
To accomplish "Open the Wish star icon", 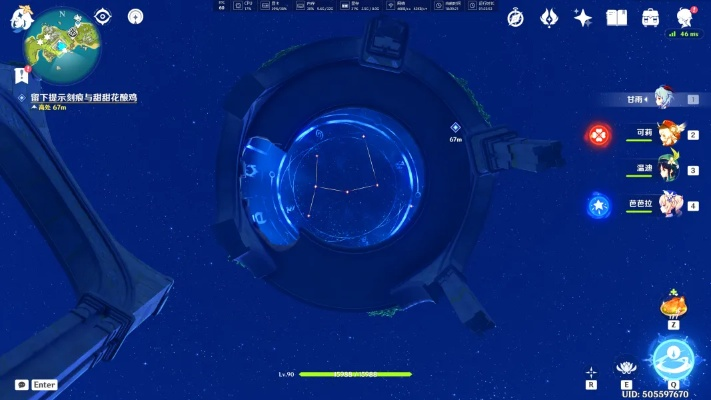I will 583,17.
